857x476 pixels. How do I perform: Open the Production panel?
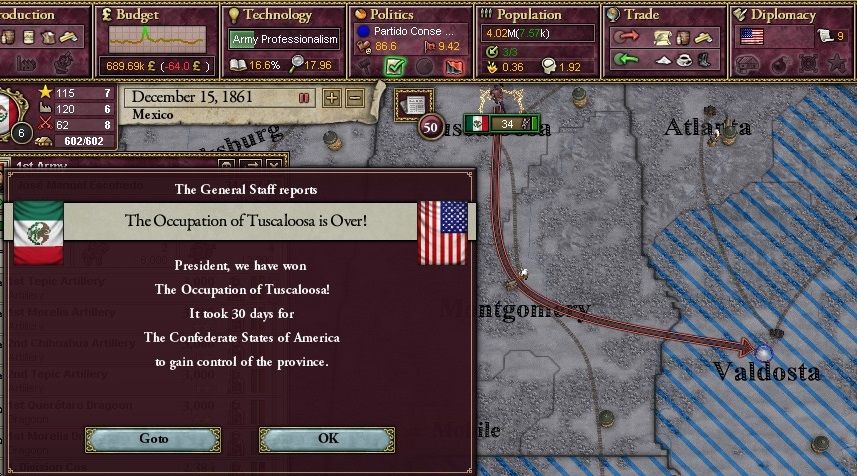pyautogui.click(x=28, y=15)
